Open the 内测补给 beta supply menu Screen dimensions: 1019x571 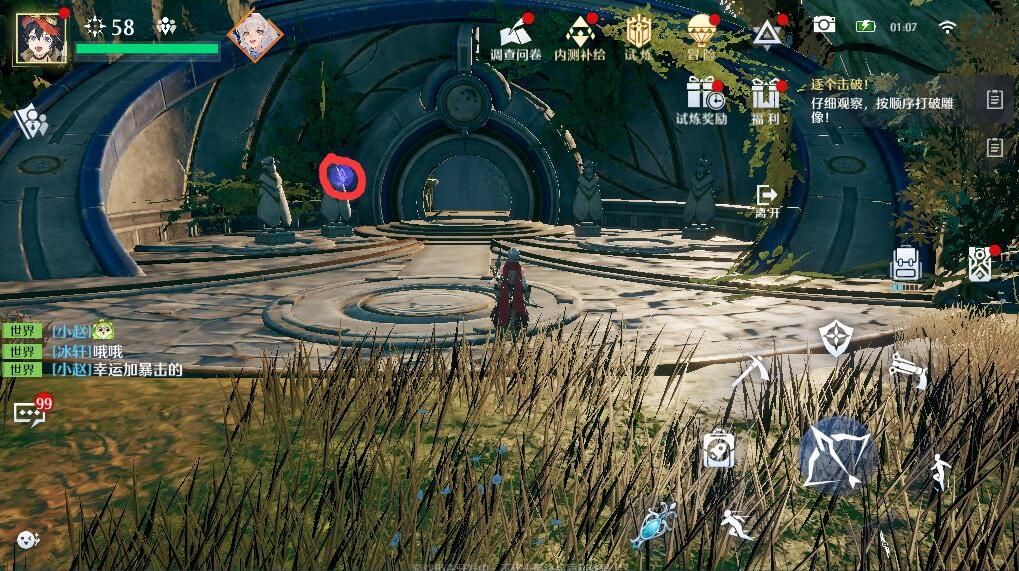coord(580,35)
